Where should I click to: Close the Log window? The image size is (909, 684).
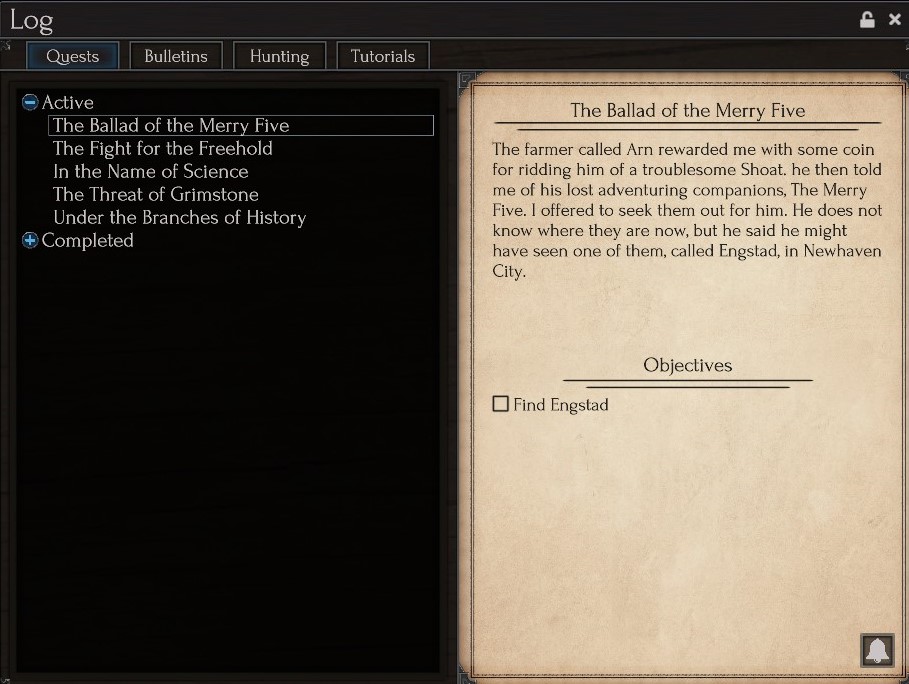click(894, 19)
